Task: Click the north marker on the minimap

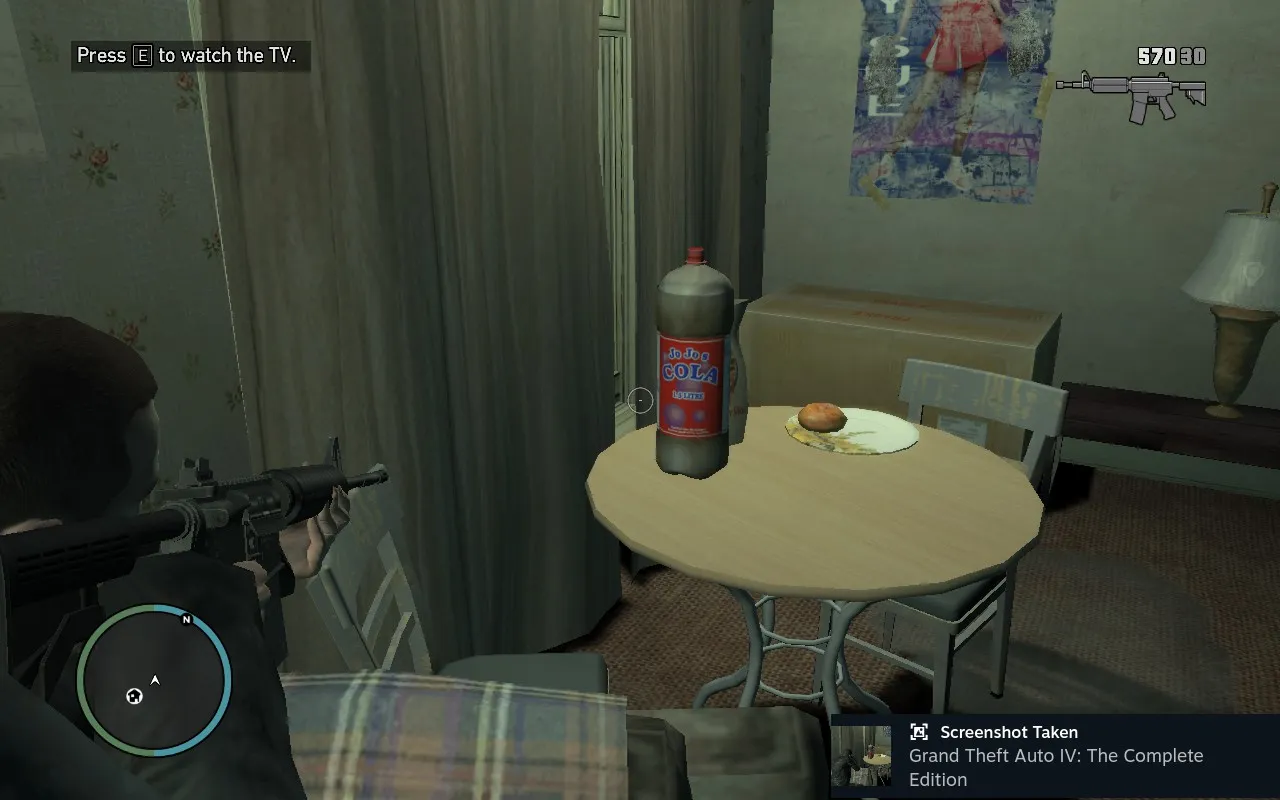Action: click(186, 620)
